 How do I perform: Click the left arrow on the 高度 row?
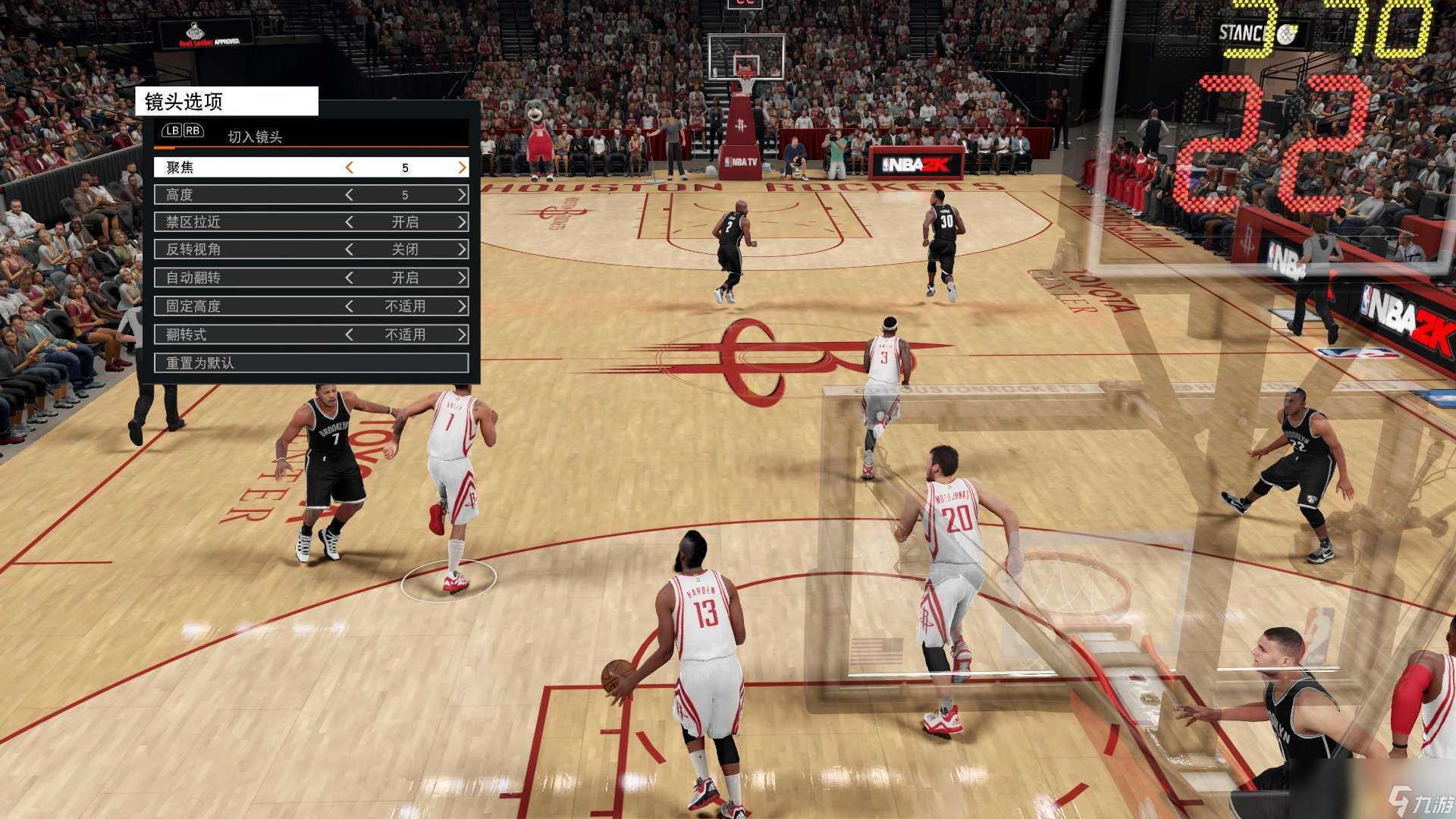350,194
